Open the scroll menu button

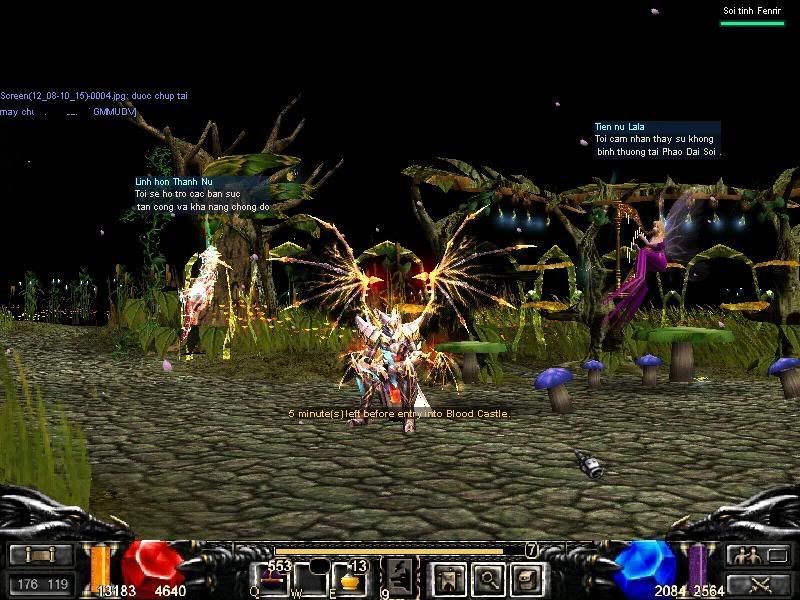pyautogui.click(x=41, y=555)
